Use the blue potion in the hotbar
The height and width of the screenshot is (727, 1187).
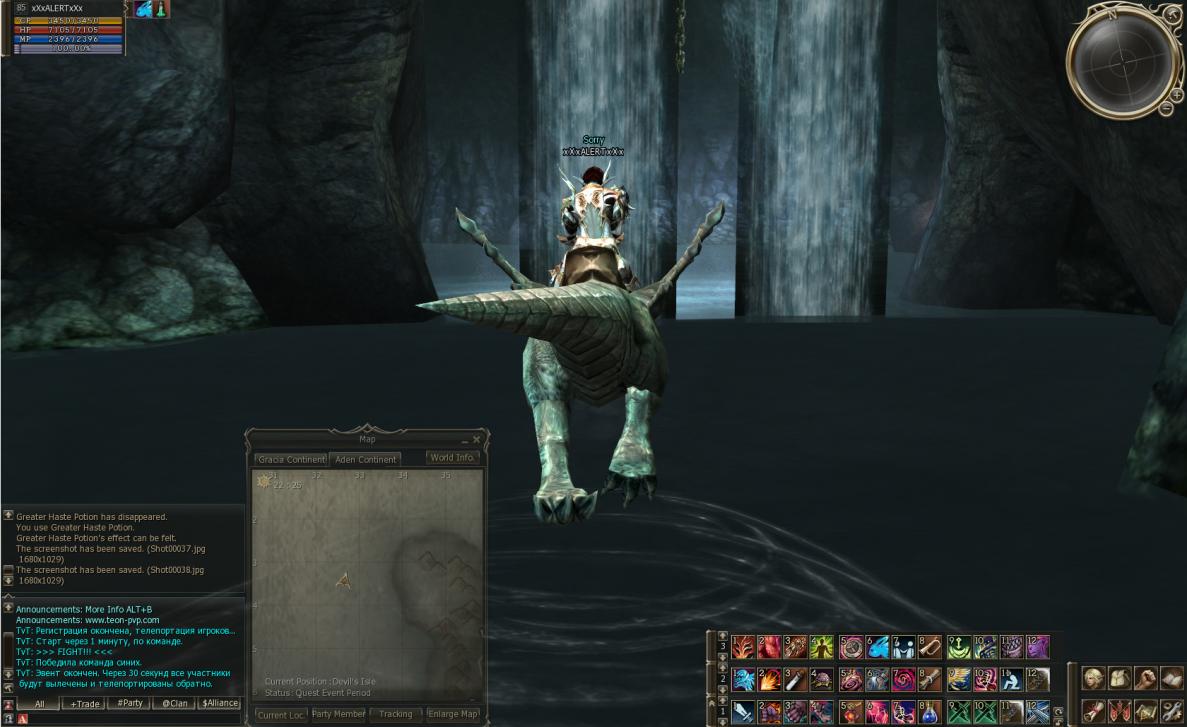pyautogui.click(x=930, y=712)
